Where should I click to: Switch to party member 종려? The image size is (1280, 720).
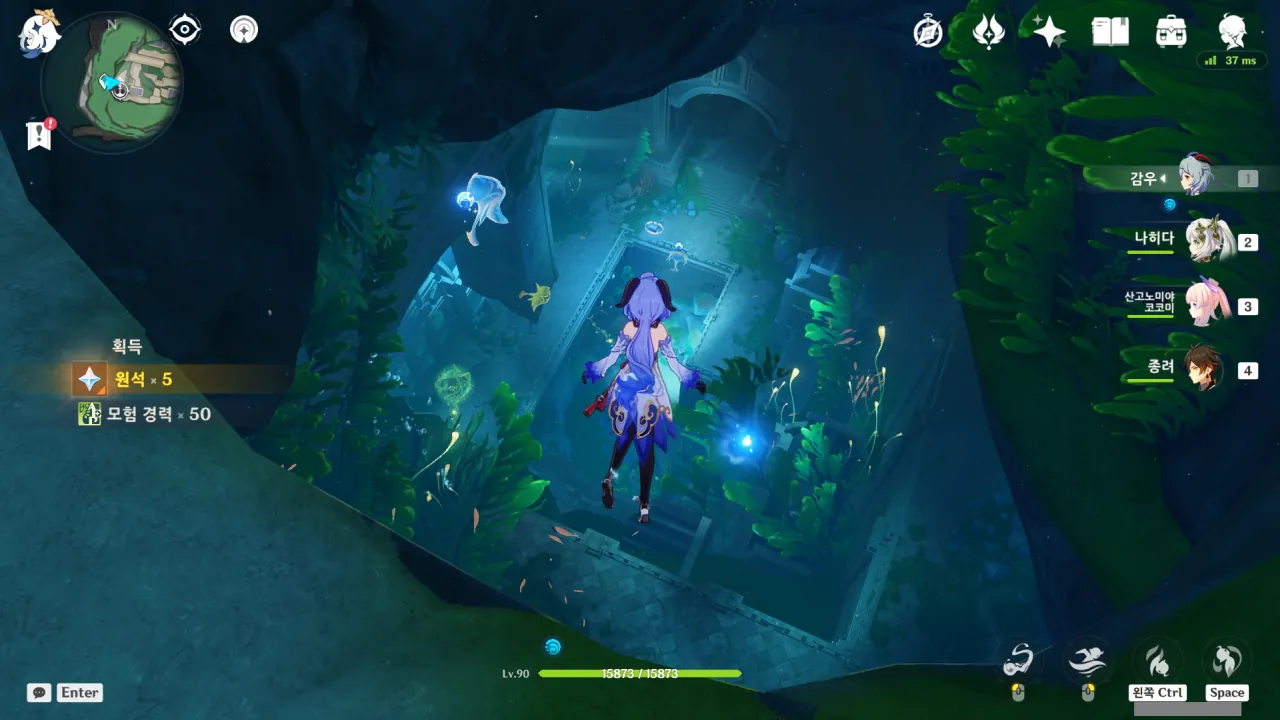tap(1203, 368)
